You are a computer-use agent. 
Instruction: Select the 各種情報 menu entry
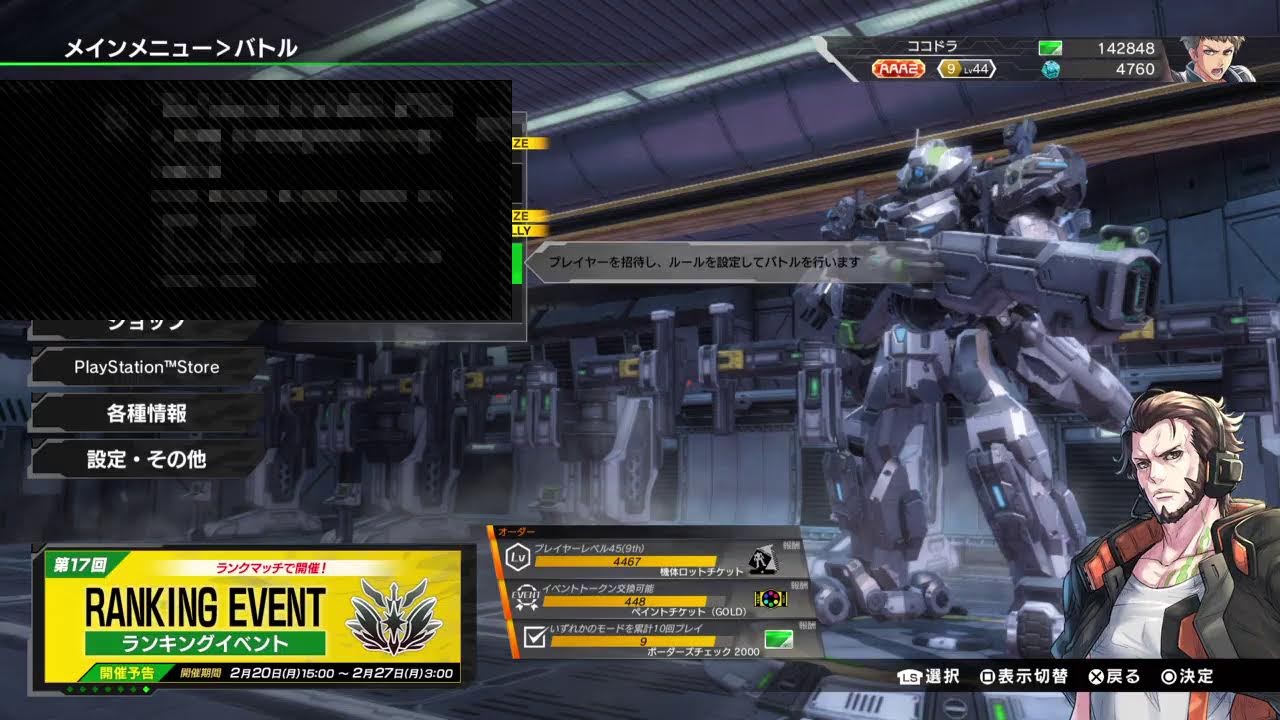click(147, 413)
